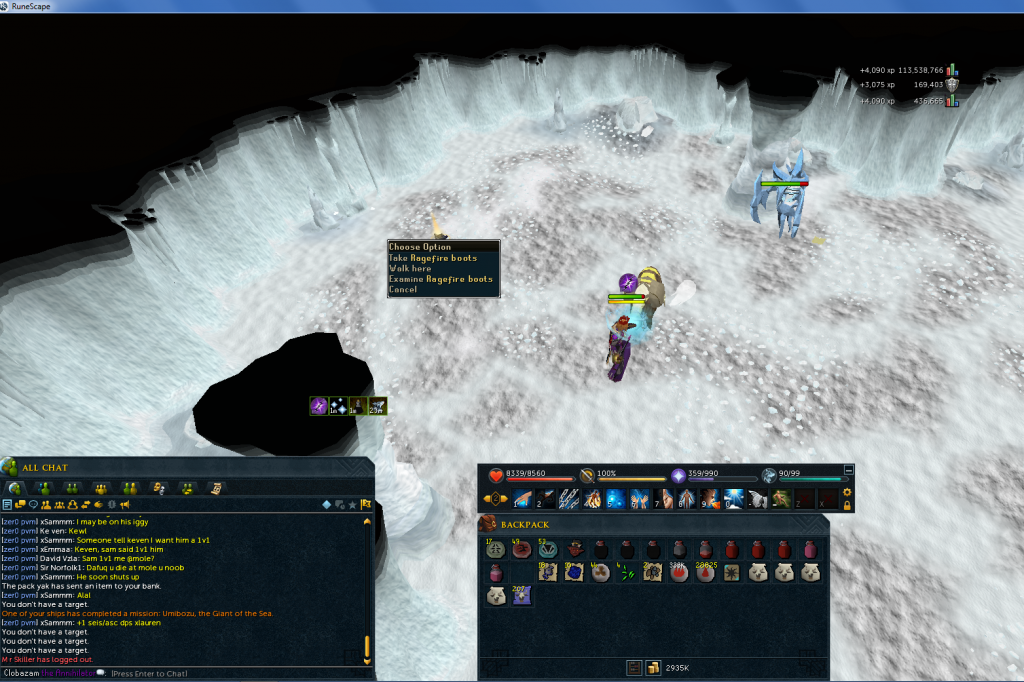Choose Walk here in the context menu
1024x682 pixels.
[x=411, y=269]
